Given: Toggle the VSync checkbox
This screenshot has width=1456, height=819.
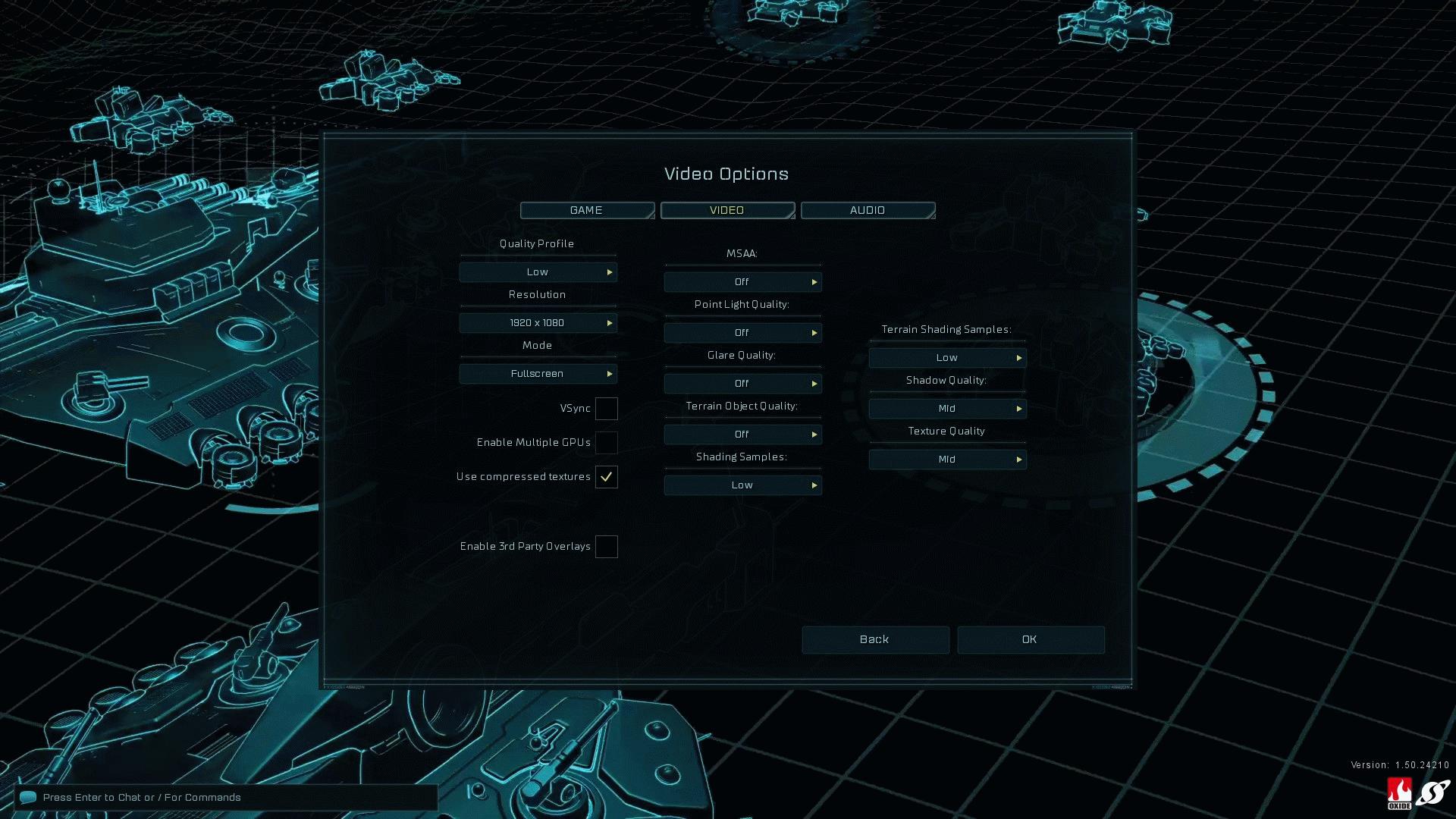Looking at the screenshot, I should pos(606,409).
